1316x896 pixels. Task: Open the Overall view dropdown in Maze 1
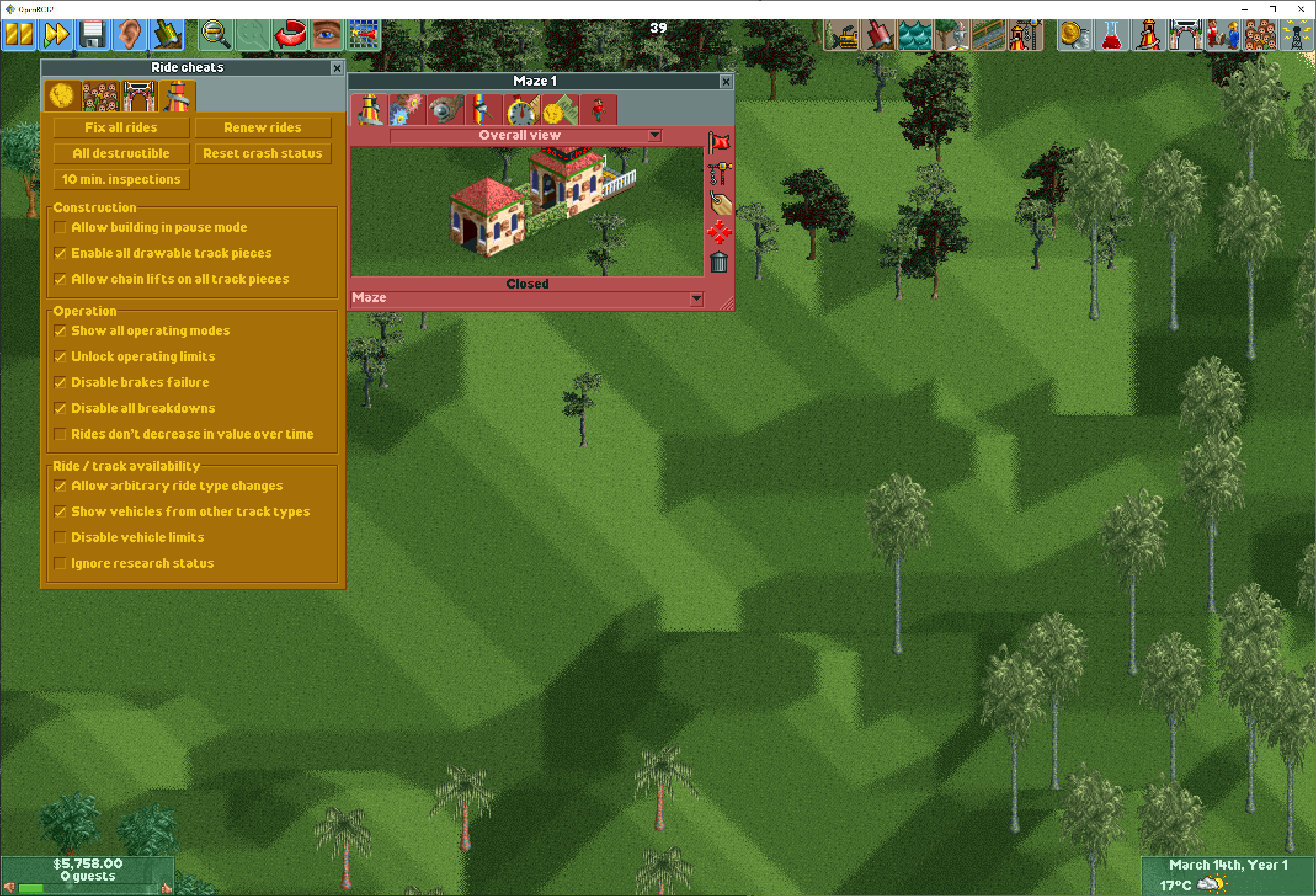[x=654, y=135]
